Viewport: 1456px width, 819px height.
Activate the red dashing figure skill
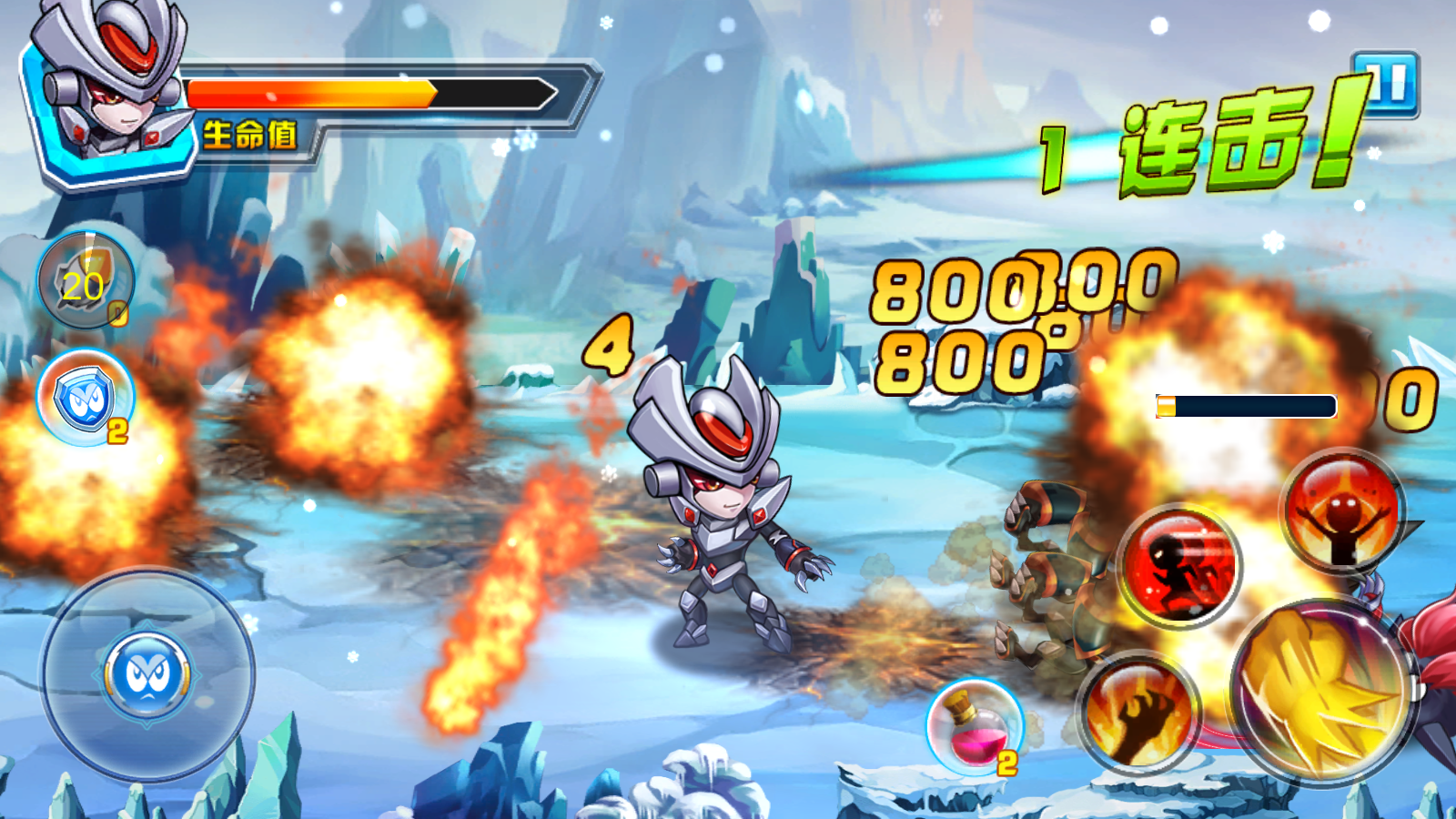click(1180, 566)
